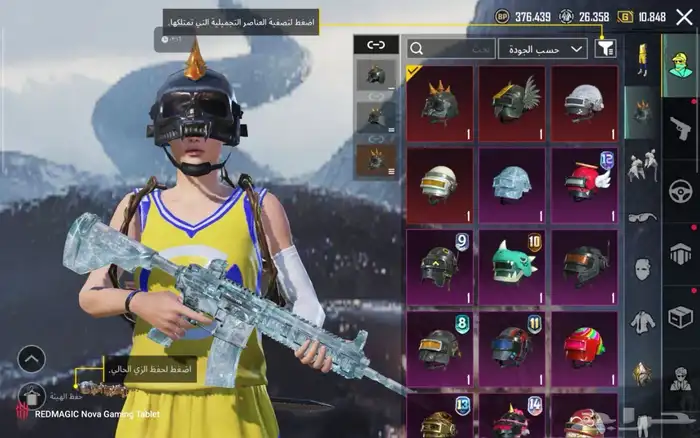Switch to the glasses accessory tab
The width and height of the screenshot is (700, 438).
pos(641,216)
